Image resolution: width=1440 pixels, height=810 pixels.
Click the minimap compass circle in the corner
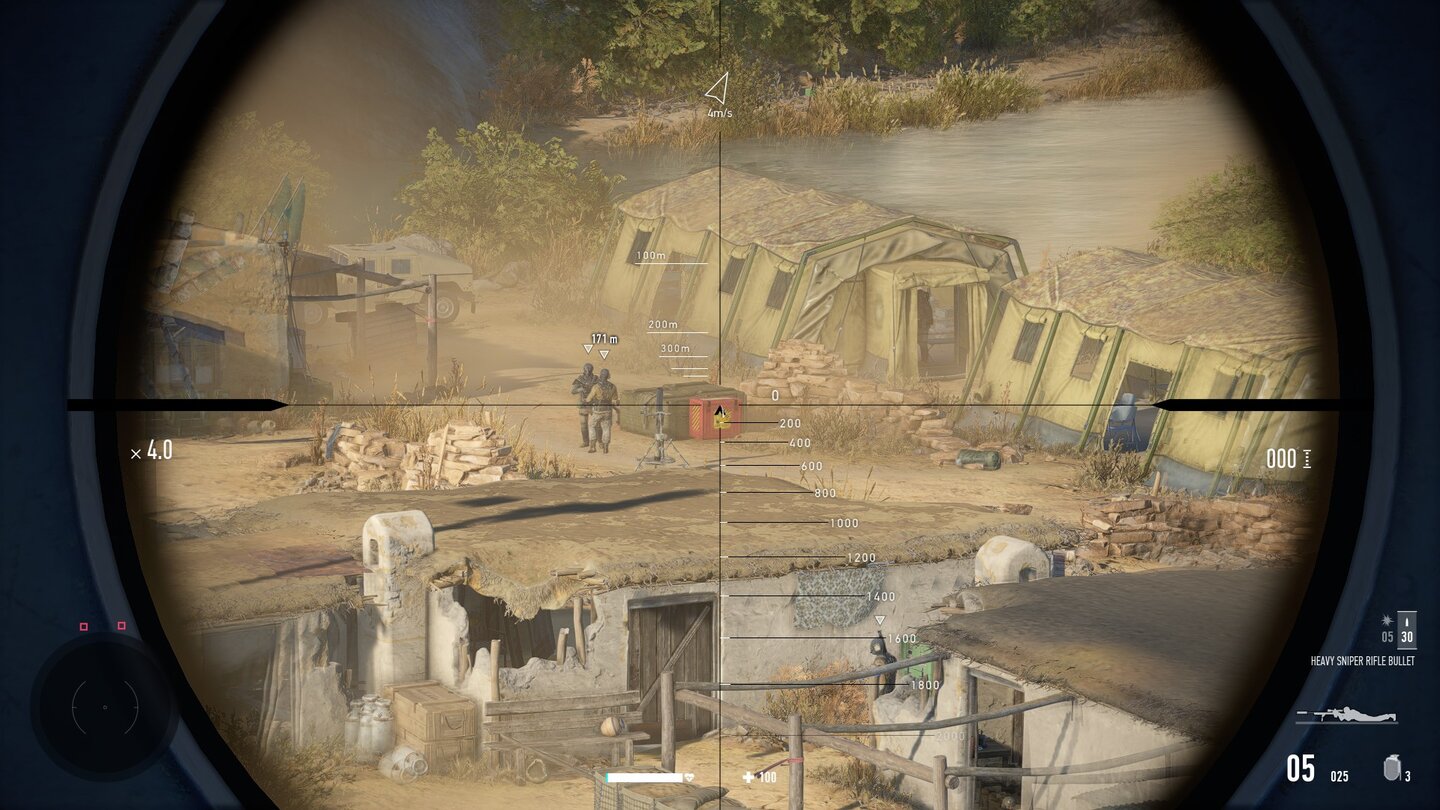pyautogui.click(x=105, y=707)
